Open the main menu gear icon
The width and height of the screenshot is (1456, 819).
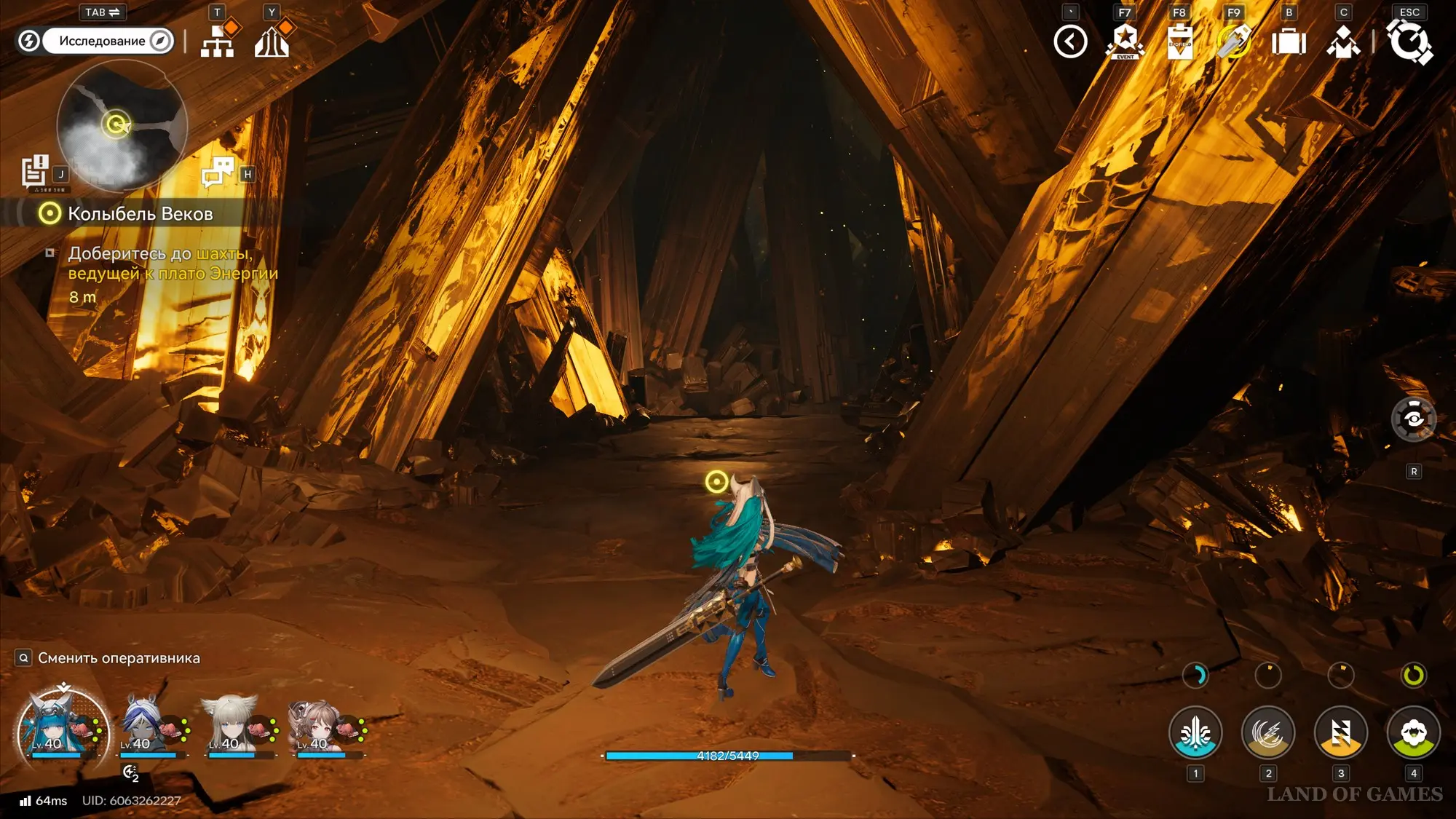click(1409, 41)
